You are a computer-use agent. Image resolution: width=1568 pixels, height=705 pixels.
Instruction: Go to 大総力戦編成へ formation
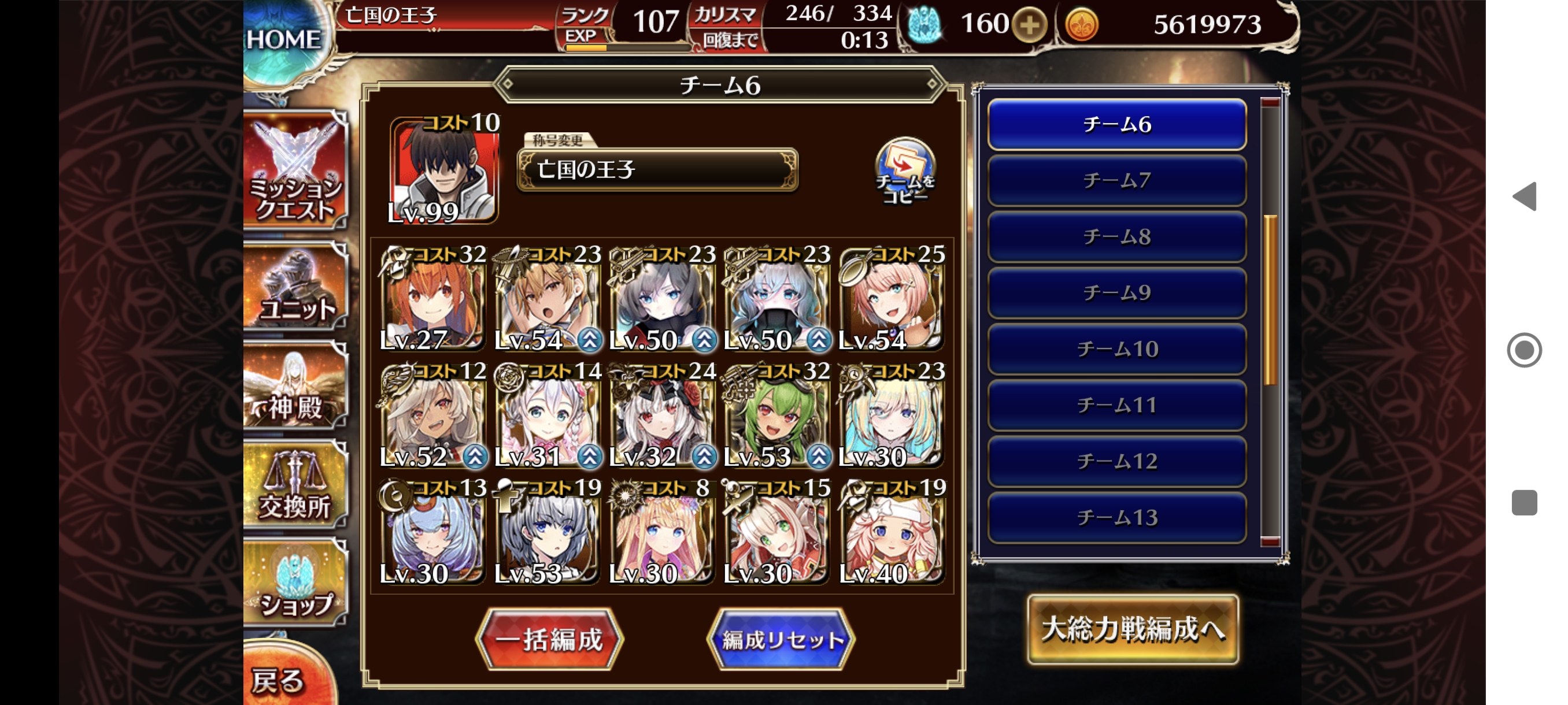pos(1132,629)
